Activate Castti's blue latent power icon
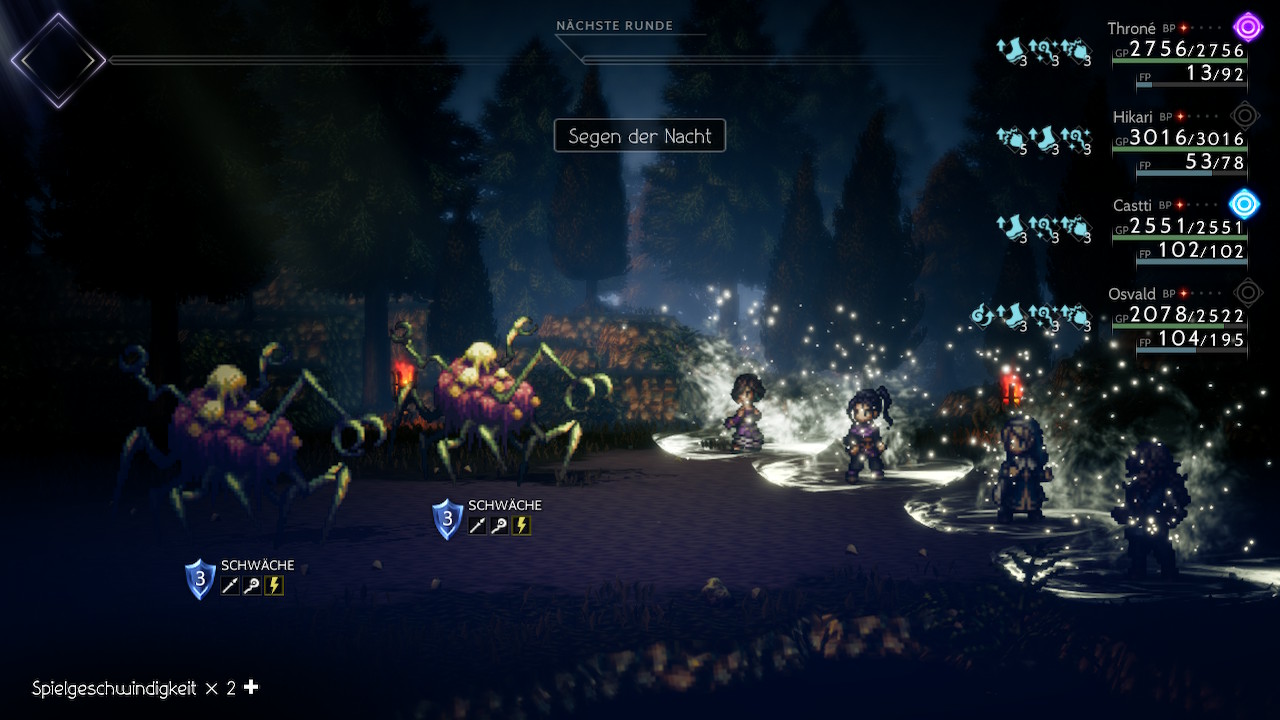The height and width of the screenshot is (720, 1280). pos(1244,204)
